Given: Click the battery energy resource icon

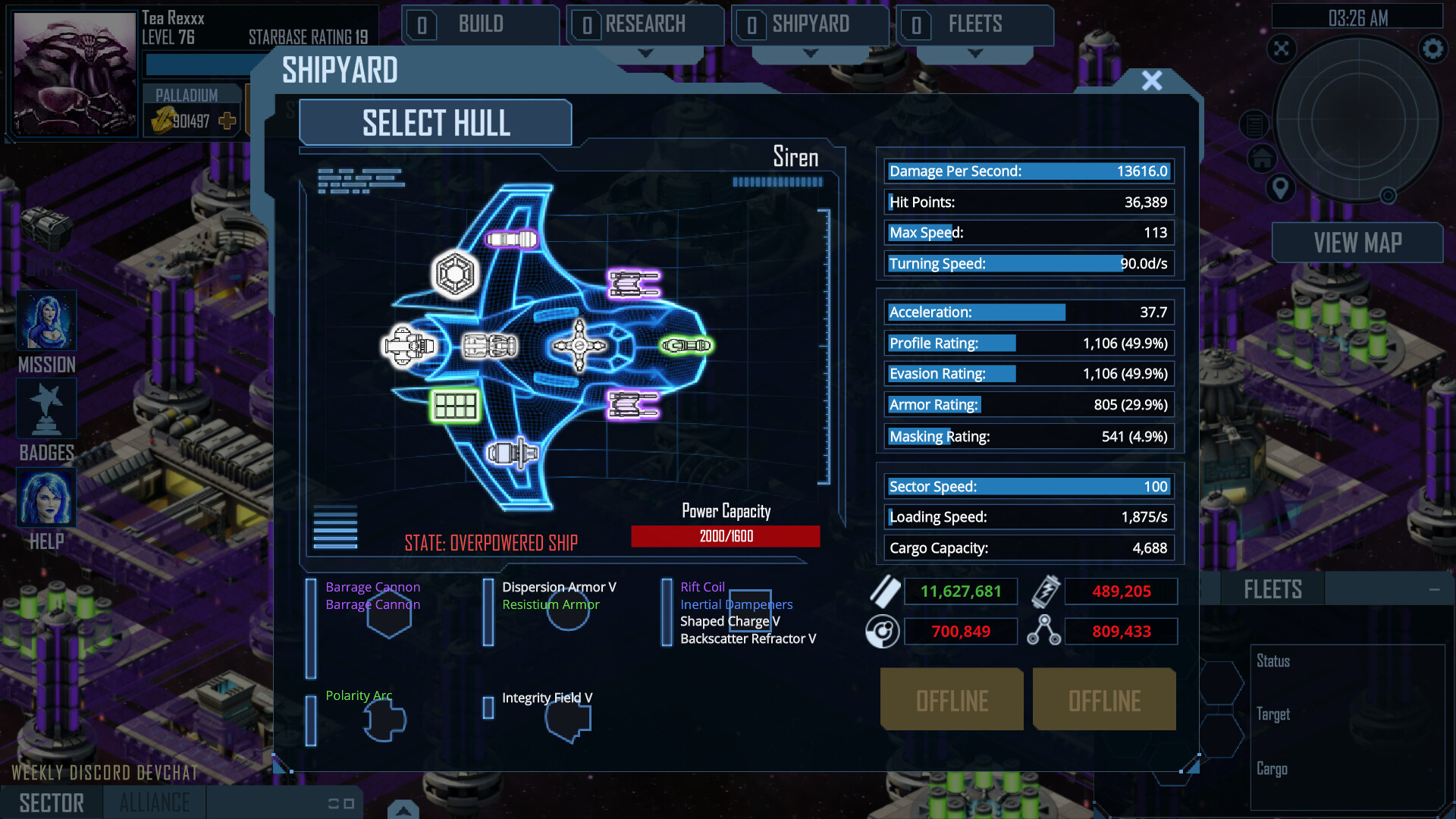Looking at the screenshot, I should (1045, 591).
